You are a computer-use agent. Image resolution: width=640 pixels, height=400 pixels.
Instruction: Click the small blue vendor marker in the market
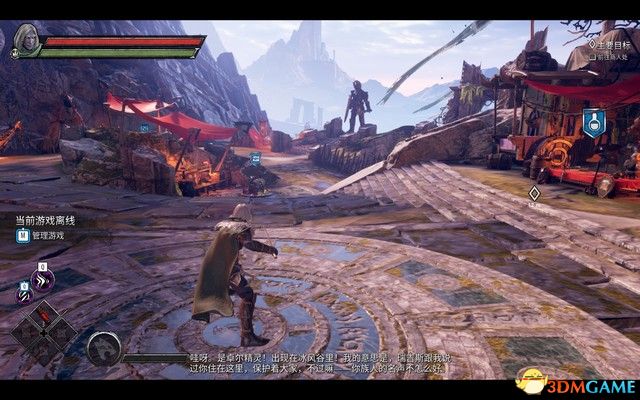pos(255,158)
